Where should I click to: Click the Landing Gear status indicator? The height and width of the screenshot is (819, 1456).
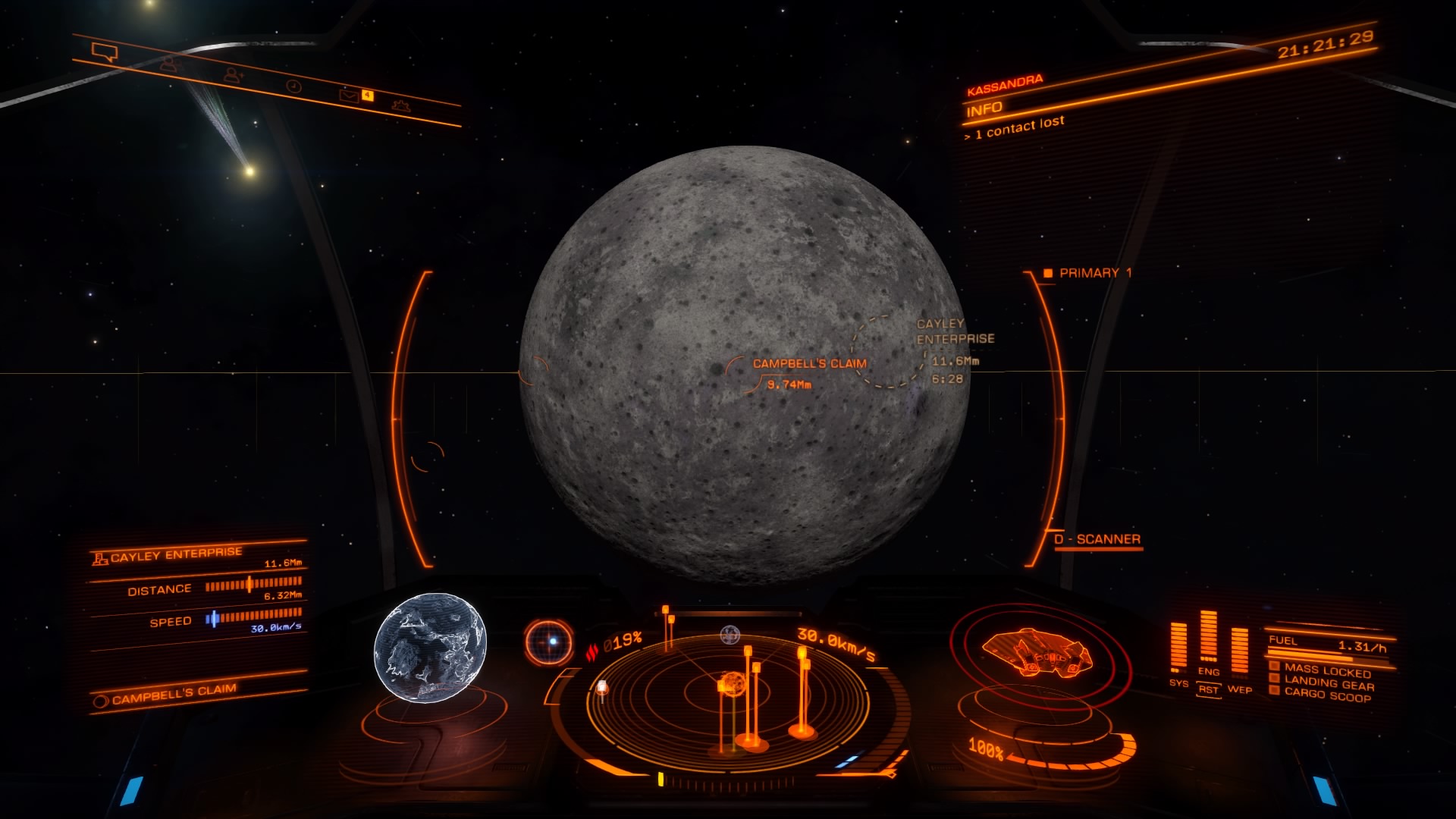tap(1329, 682)
